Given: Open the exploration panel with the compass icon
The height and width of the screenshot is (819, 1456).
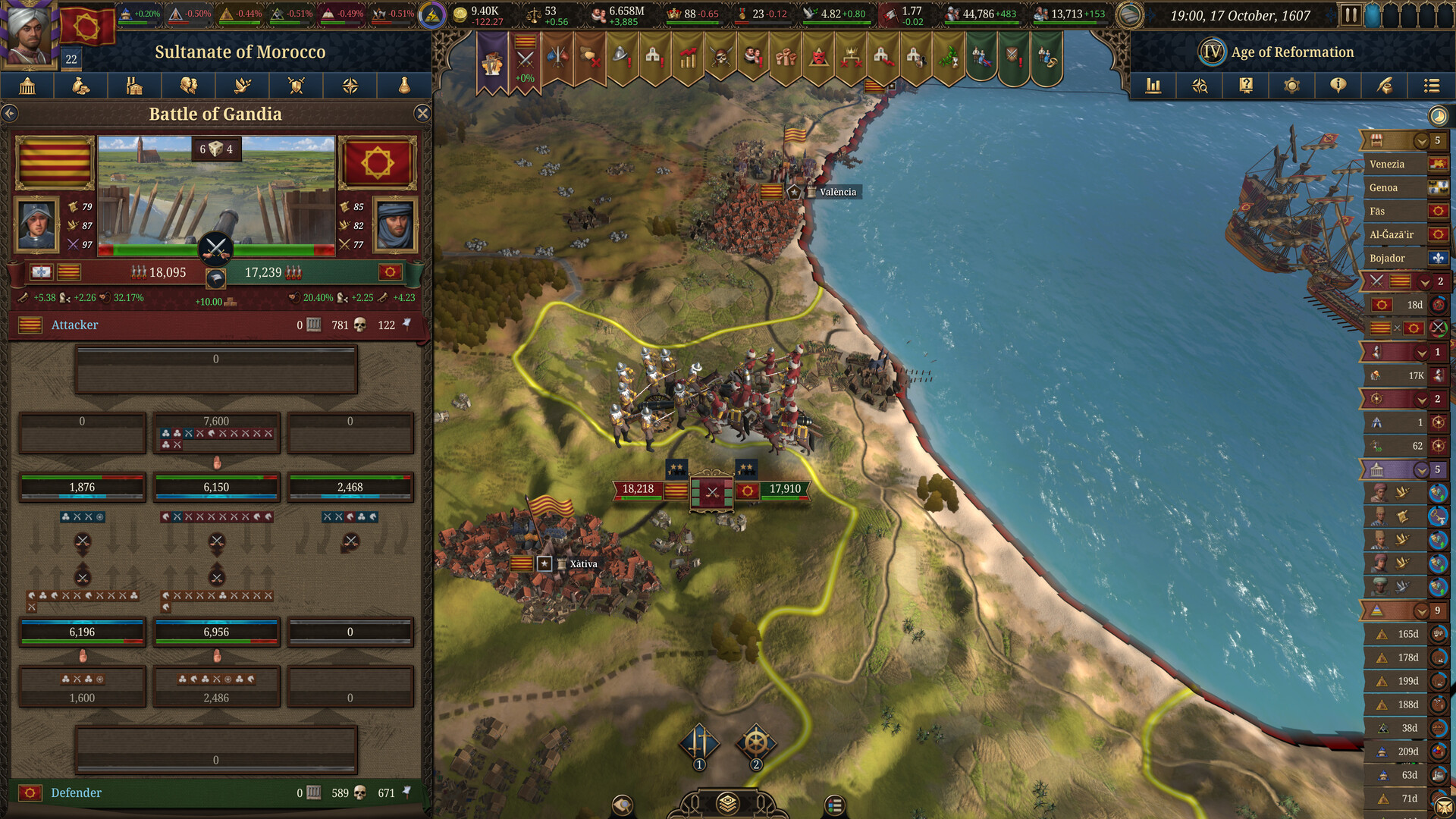Looking at the screenshot, I should tap(350, 86).
